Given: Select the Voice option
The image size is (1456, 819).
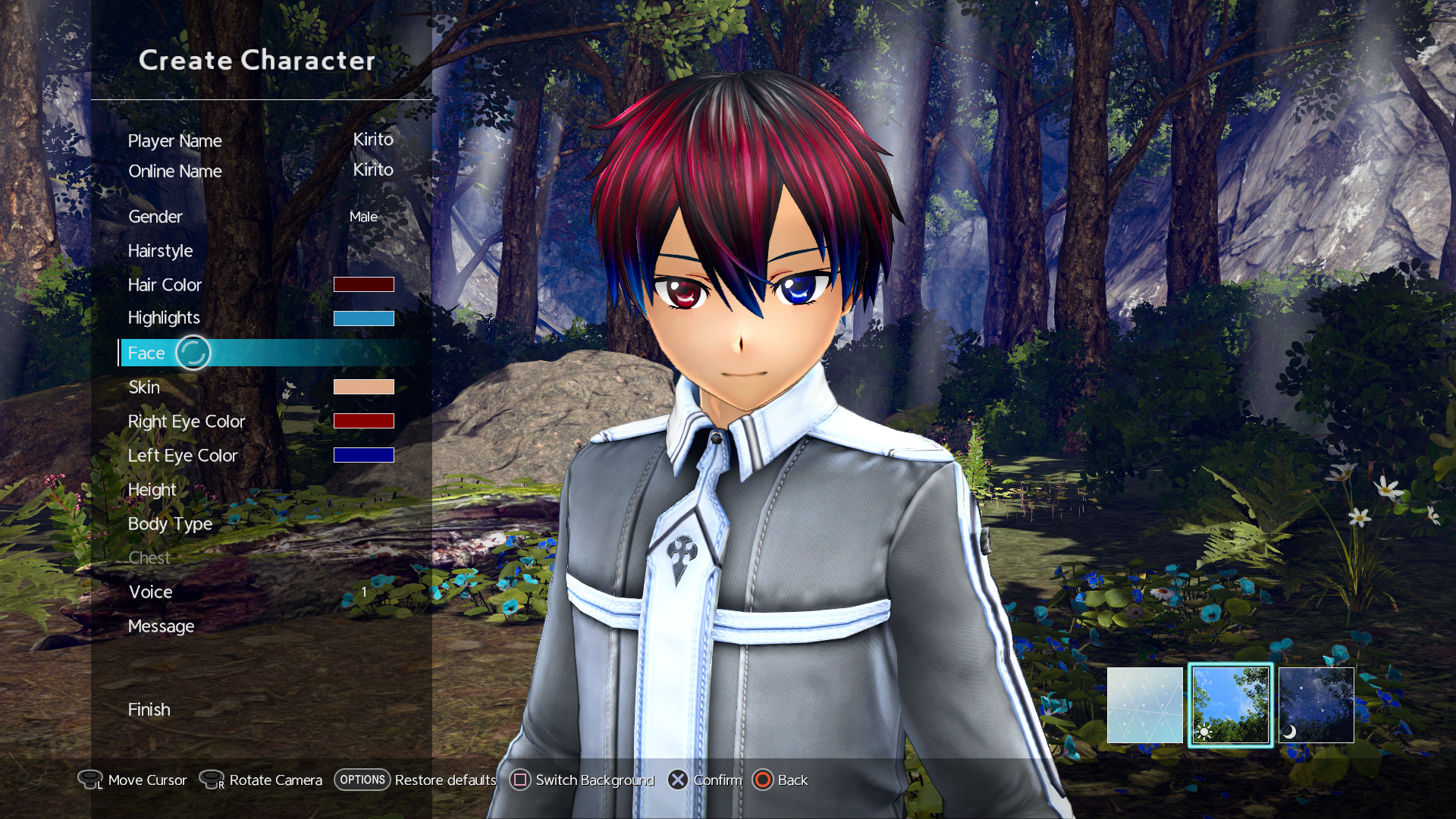Looking at the screenshot, I should point(150,592).
